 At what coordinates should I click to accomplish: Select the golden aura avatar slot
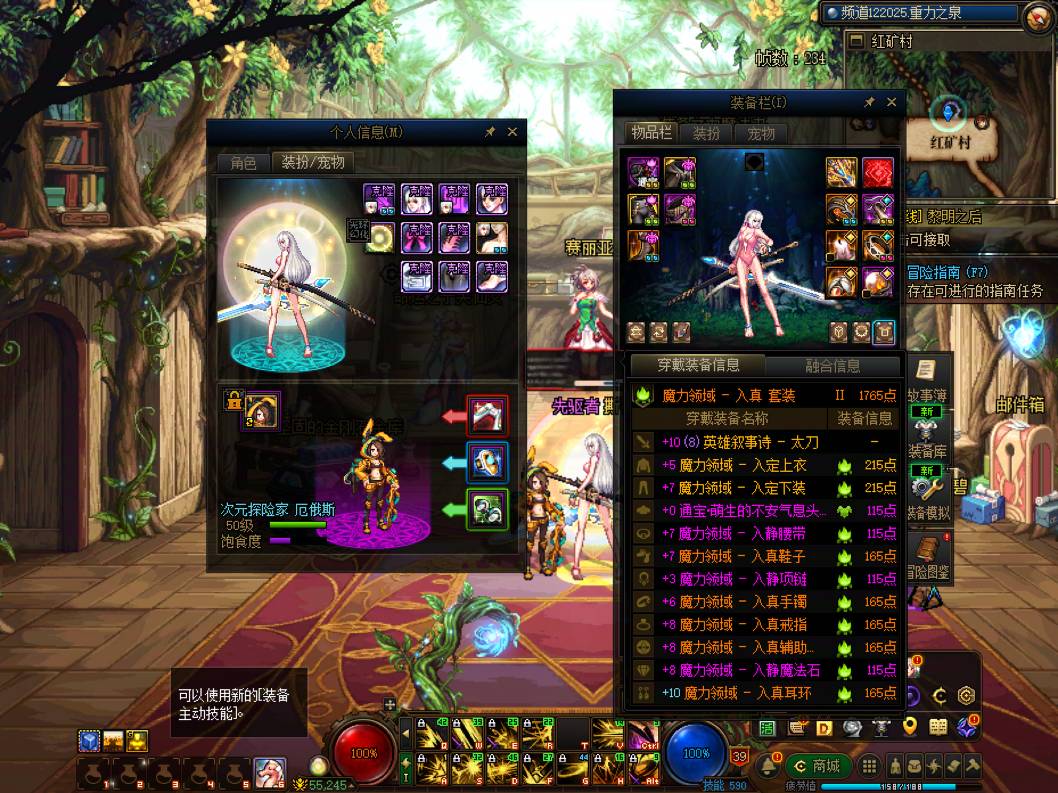[x=380, y=237]
